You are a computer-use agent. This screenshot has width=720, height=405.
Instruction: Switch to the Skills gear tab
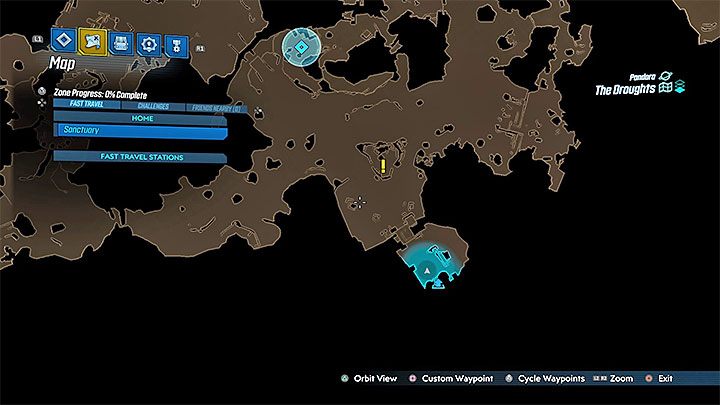[150, 42]
